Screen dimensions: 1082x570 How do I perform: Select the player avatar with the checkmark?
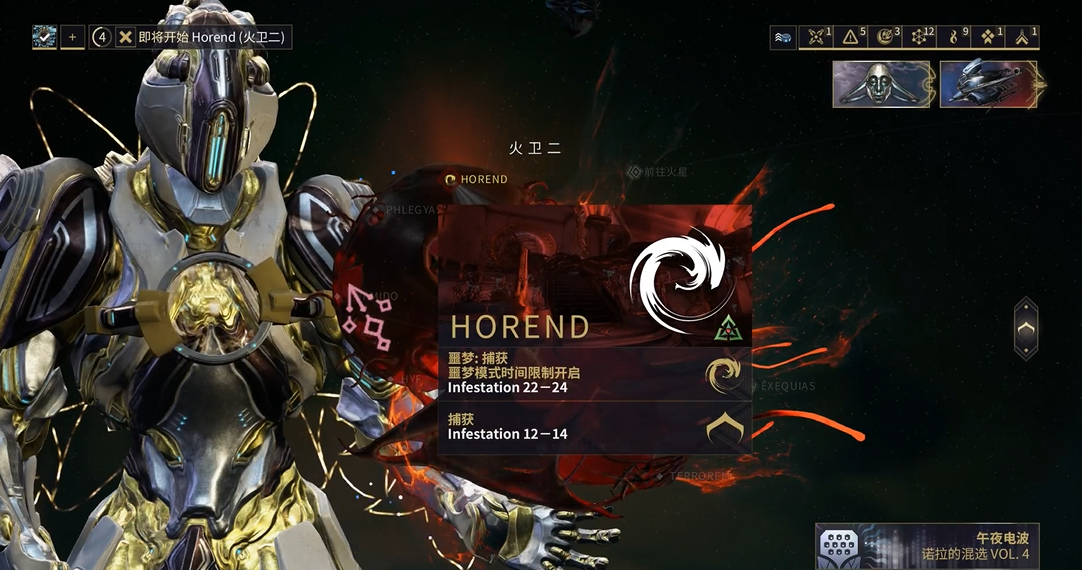(x=44, y=38)
